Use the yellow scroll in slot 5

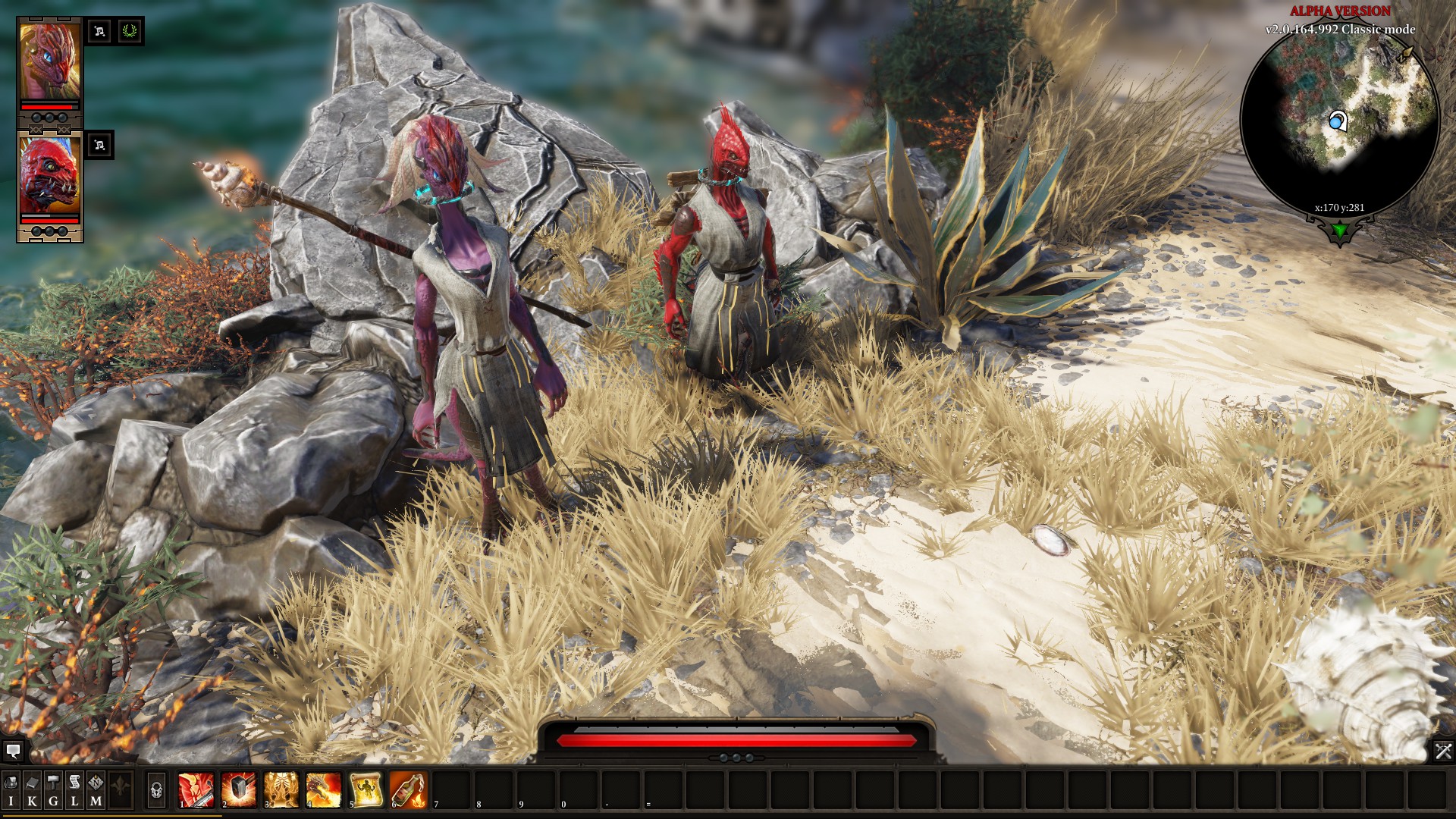[366, 789]
